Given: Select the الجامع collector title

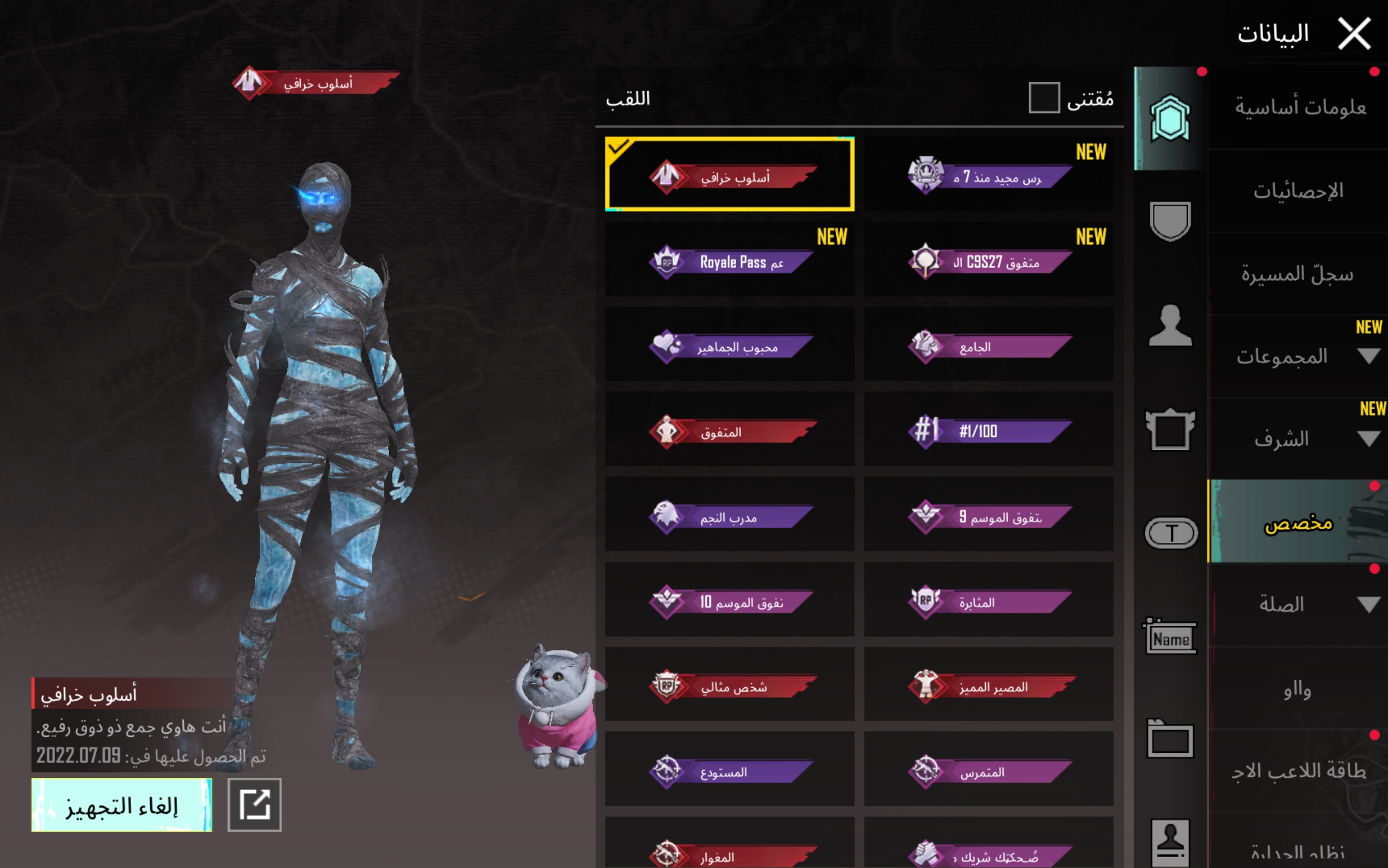Looking at the screenshot, I should [x=988, y=346].
